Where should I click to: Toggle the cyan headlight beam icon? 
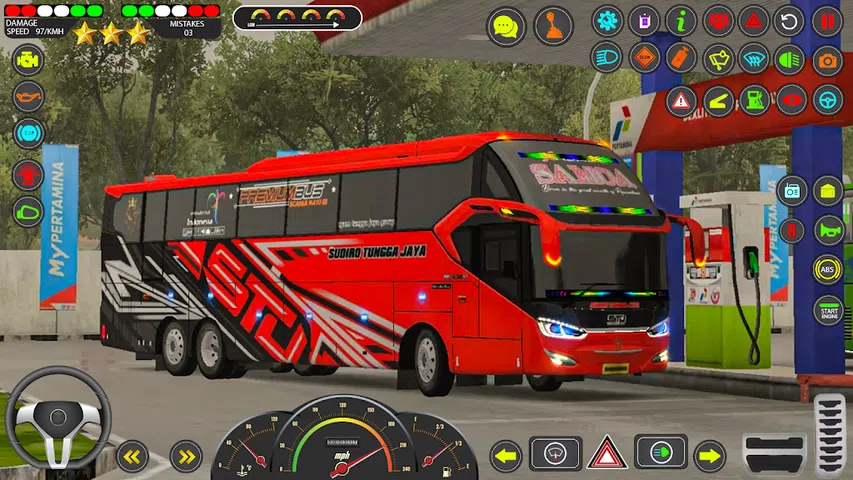tap(607, 59)
